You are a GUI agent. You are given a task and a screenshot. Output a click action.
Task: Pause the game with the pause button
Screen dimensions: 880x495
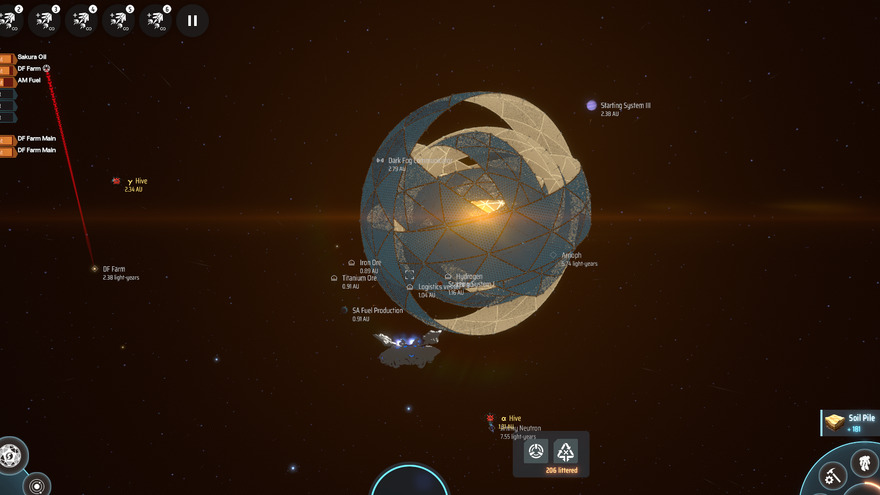(x=192, y=20)
